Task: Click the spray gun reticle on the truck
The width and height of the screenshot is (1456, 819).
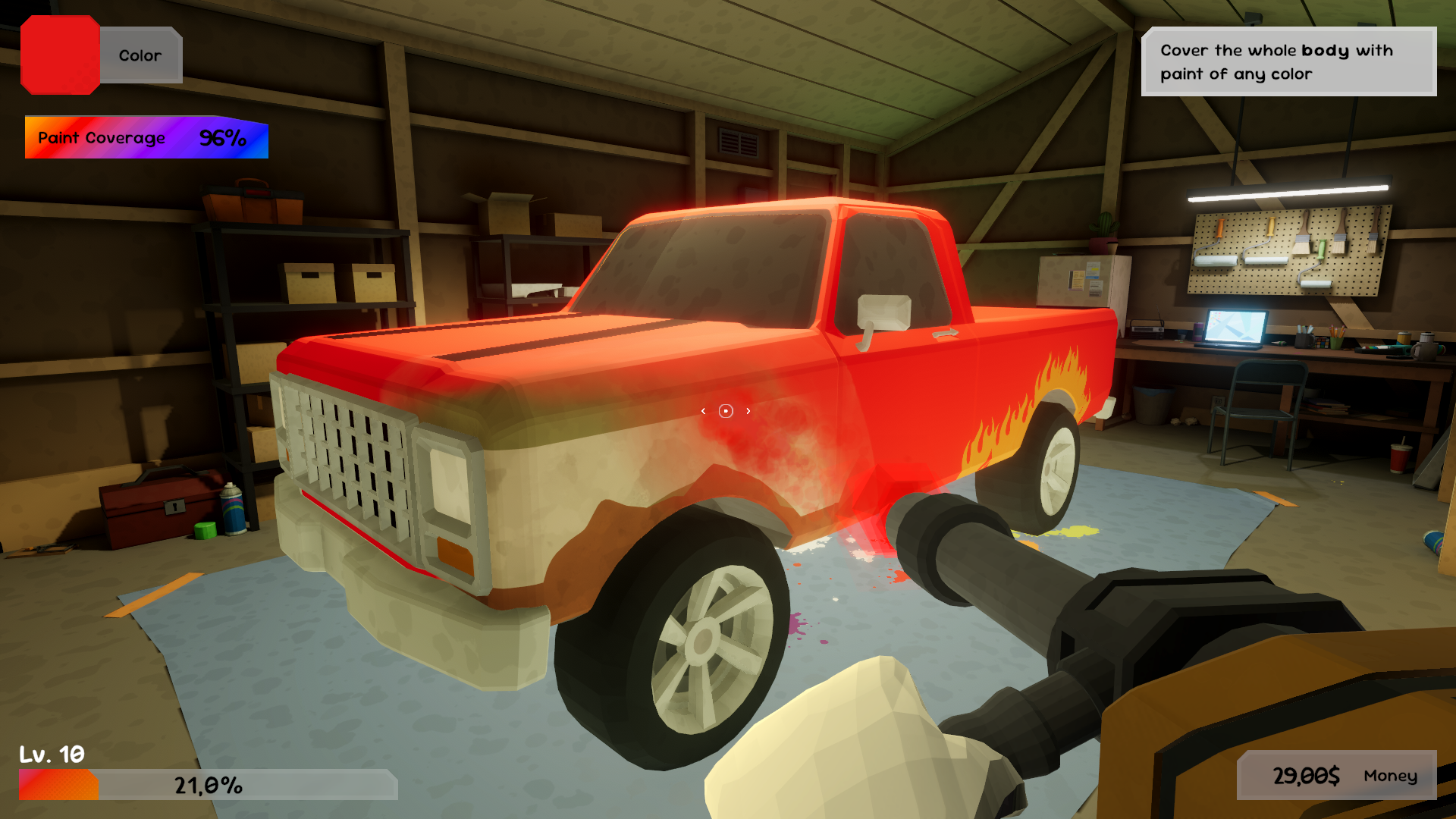Action: pos(725,409)
